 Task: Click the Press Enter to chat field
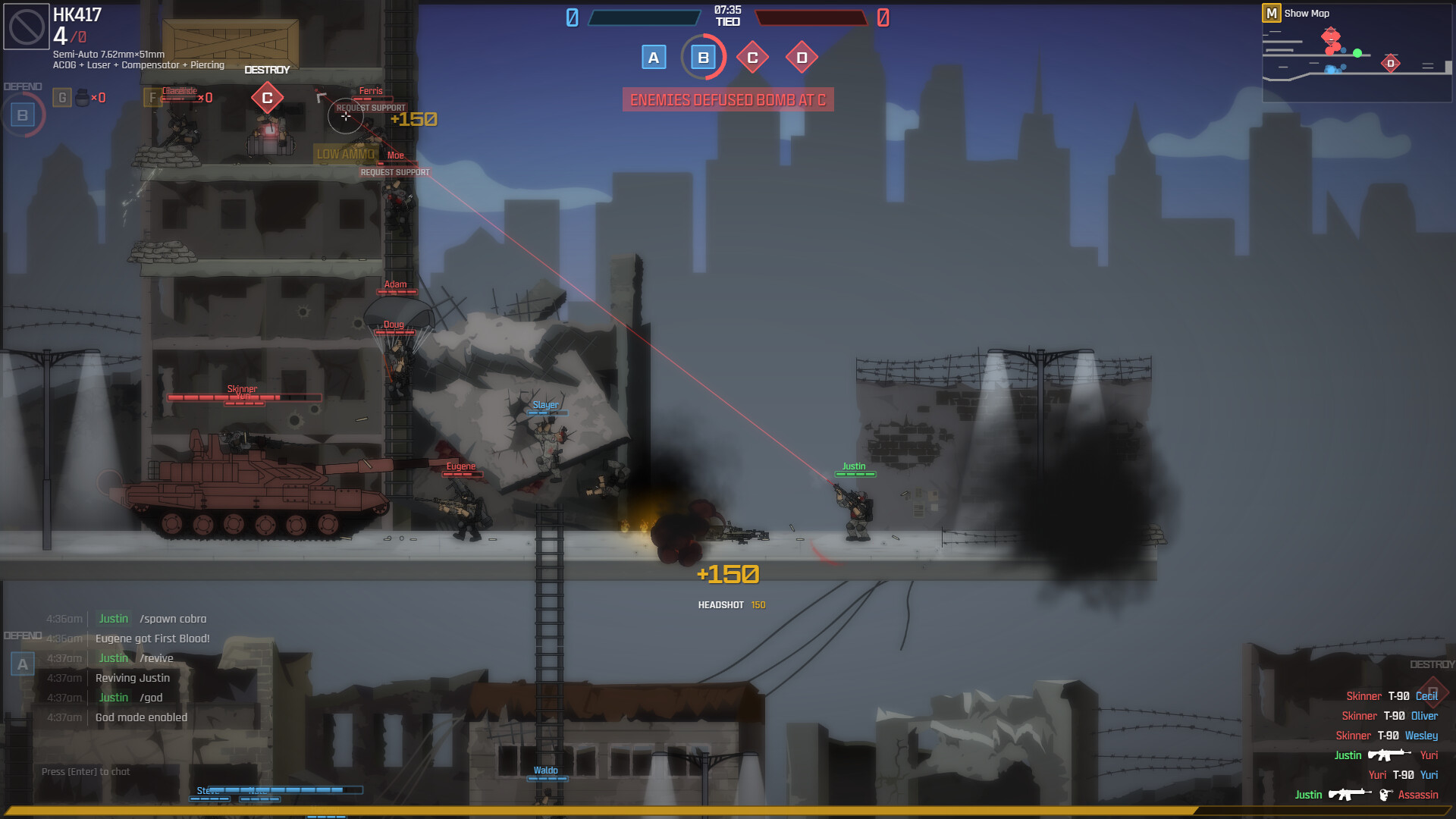86,771
